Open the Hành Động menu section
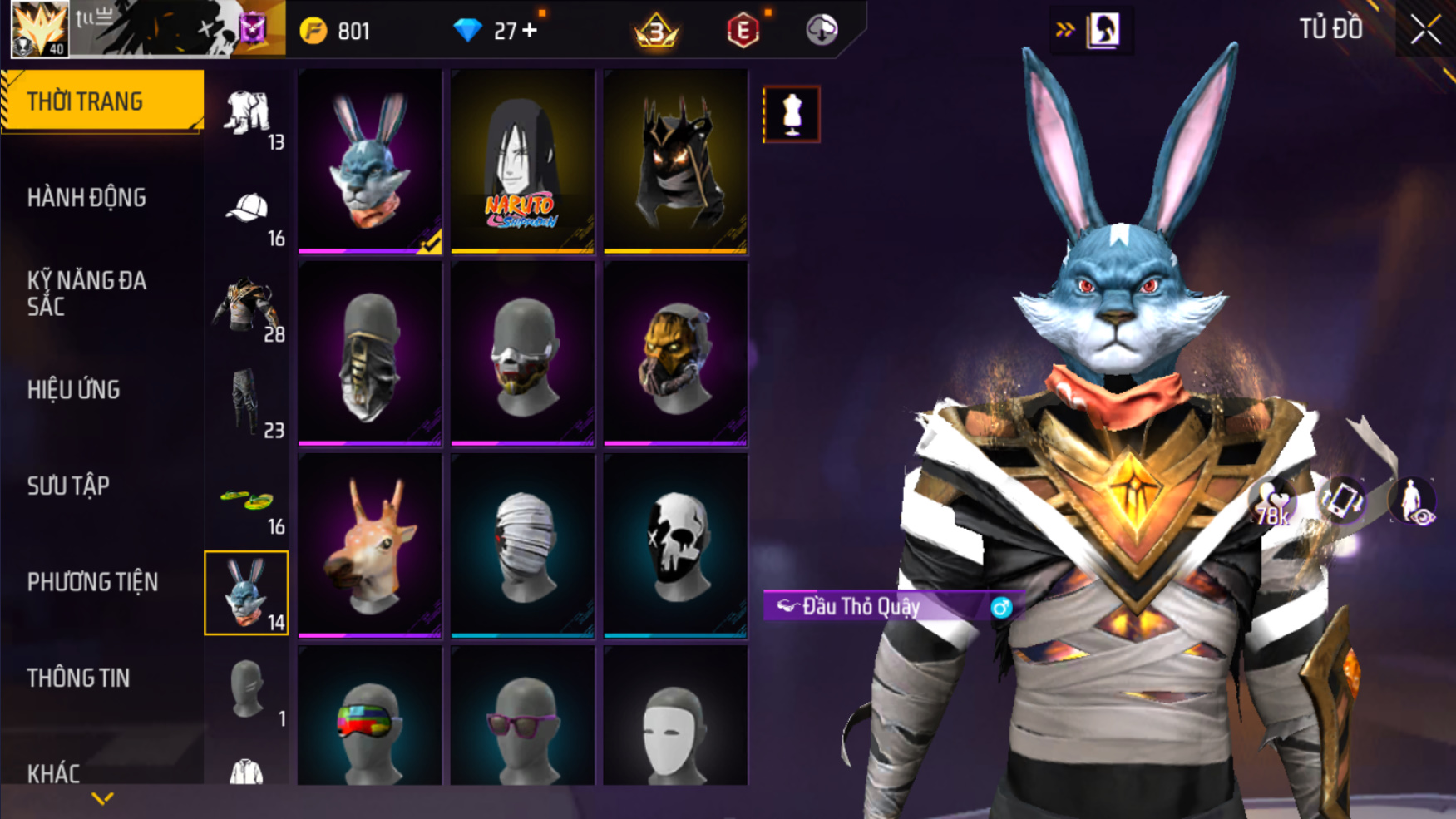This screenshot has height=819, width=1456. click(x=86, y=198)
